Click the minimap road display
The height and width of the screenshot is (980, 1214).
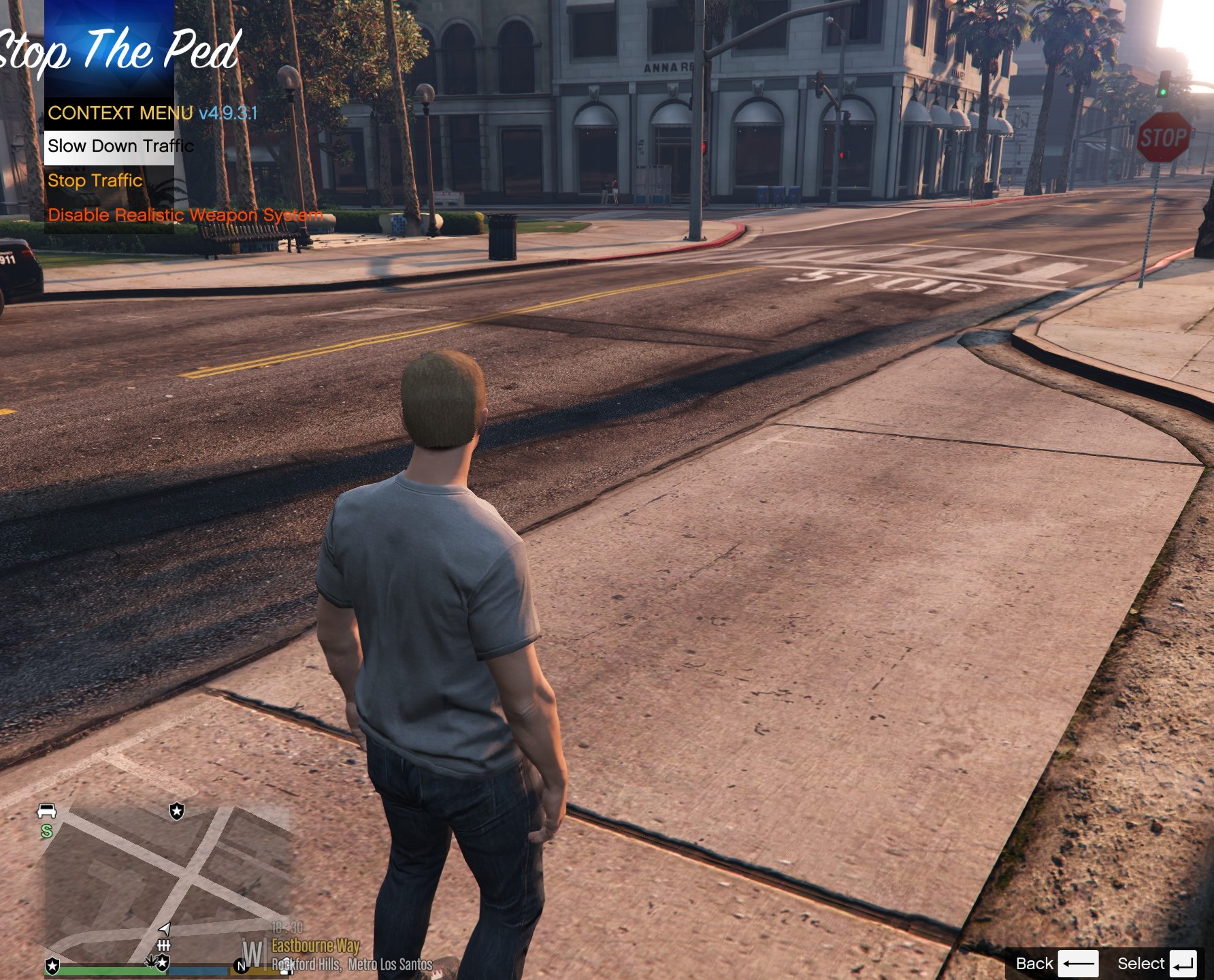[167, 881]
